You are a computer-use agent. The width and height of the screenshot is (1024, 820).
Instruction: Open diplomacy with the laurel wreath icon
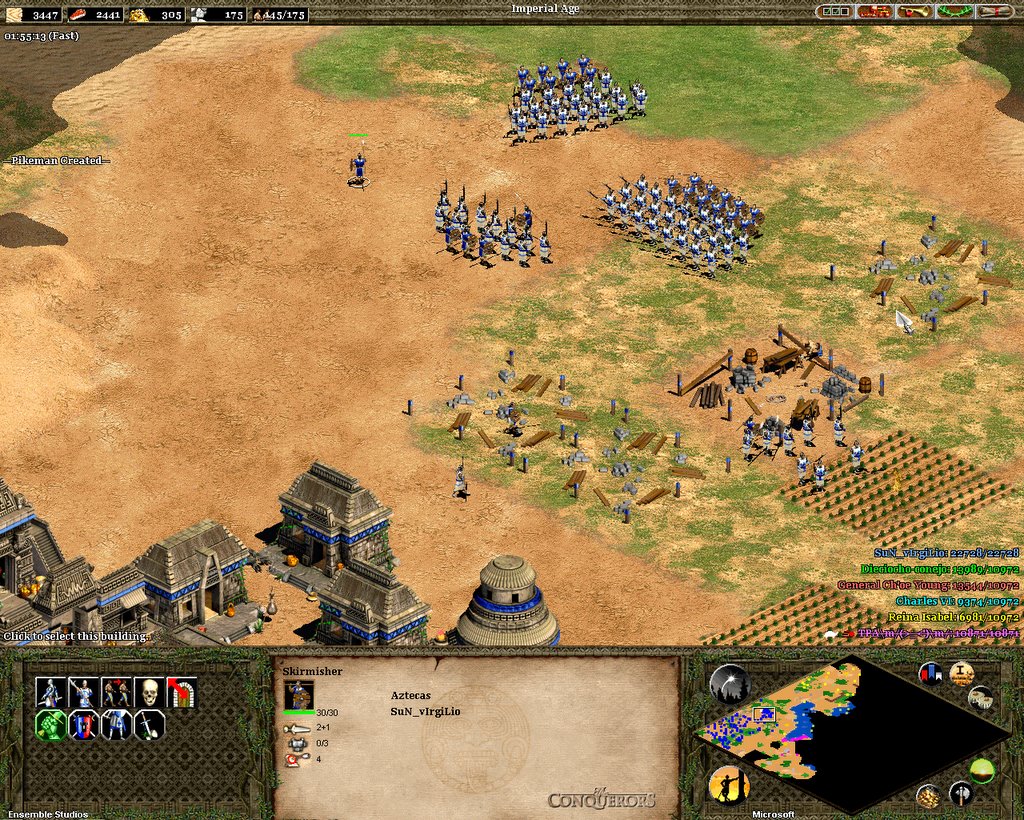[953, 11]
